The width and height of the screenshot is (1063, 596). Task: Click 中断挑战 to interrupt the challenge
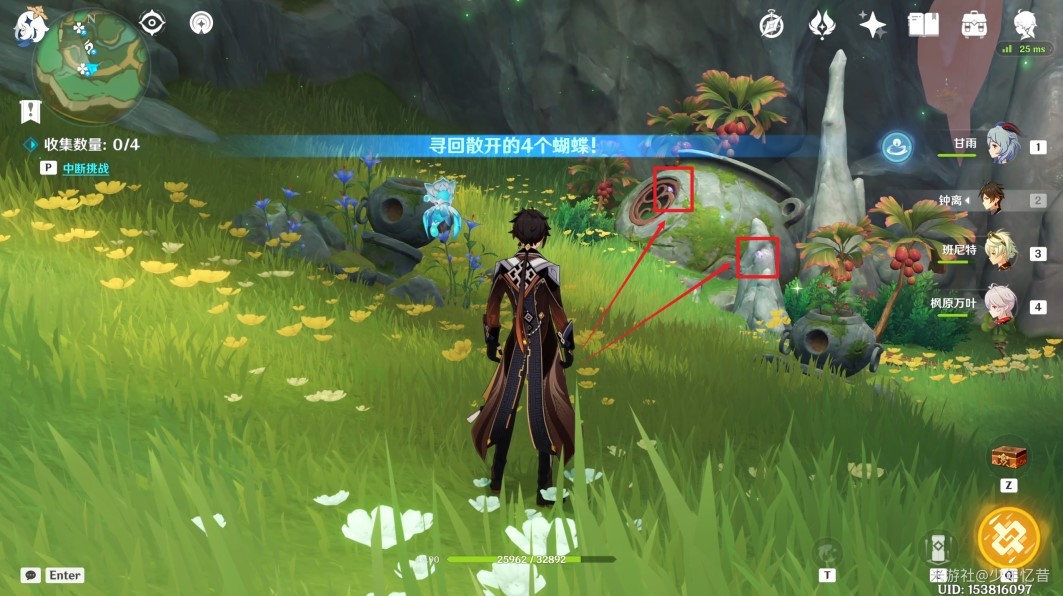pyautogui.click(x=86, y=169)
